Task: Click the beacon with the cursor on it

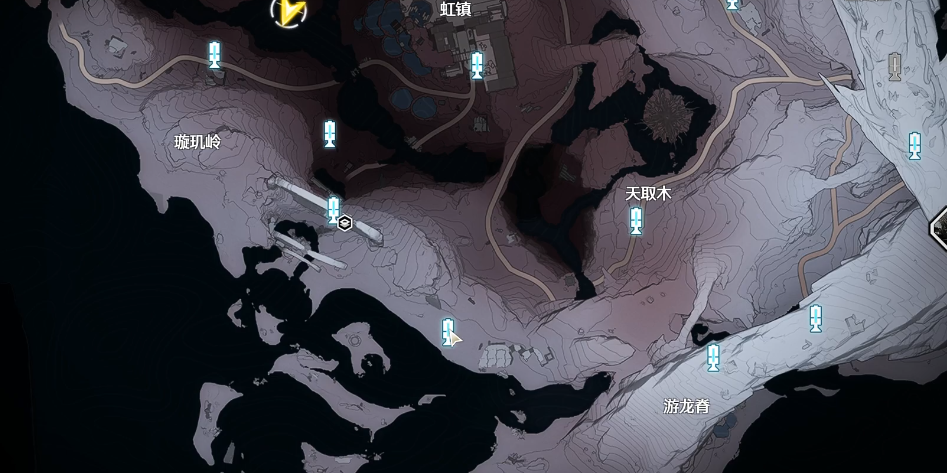Action: [x=448, y=330]
